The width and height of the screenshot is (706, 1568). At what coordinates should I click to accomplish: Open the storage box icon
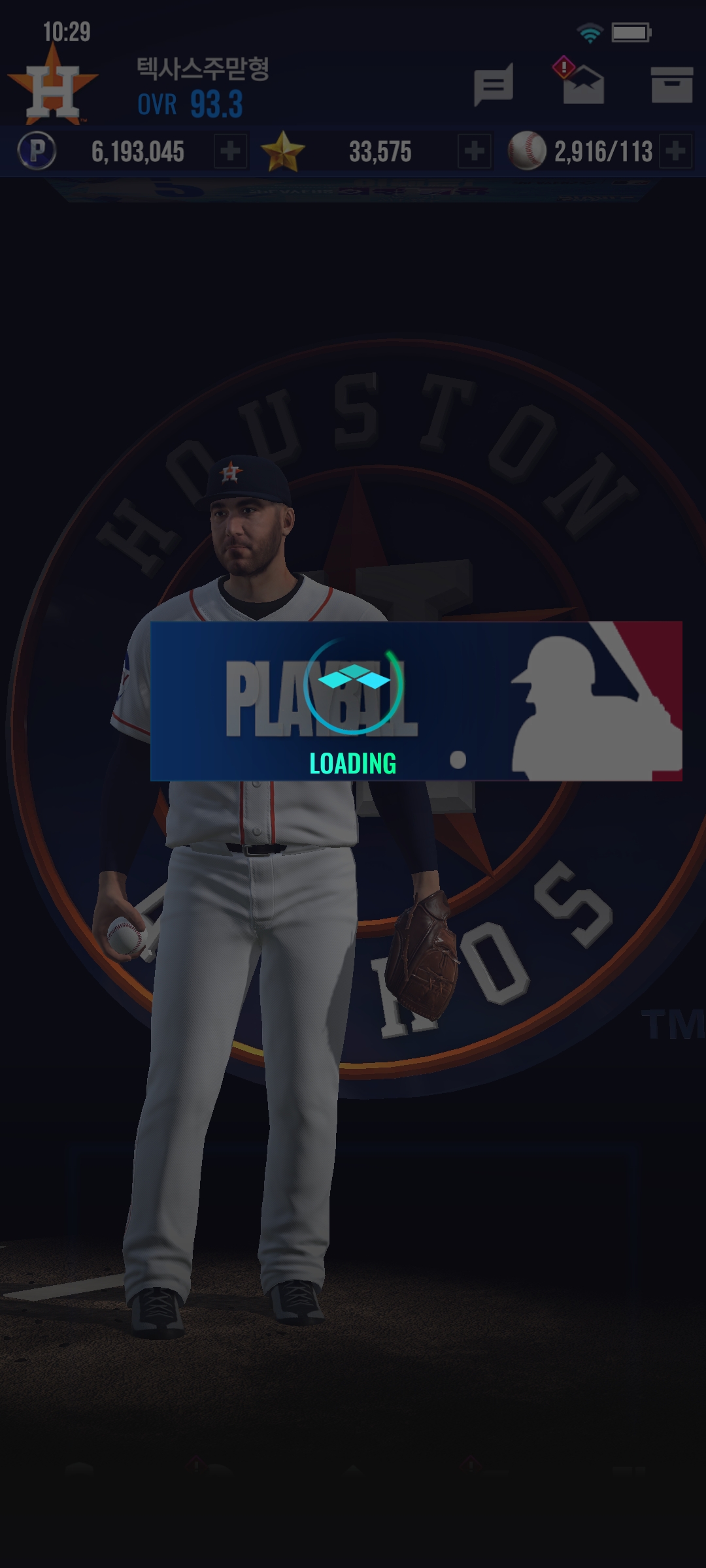tap(671, 85)
